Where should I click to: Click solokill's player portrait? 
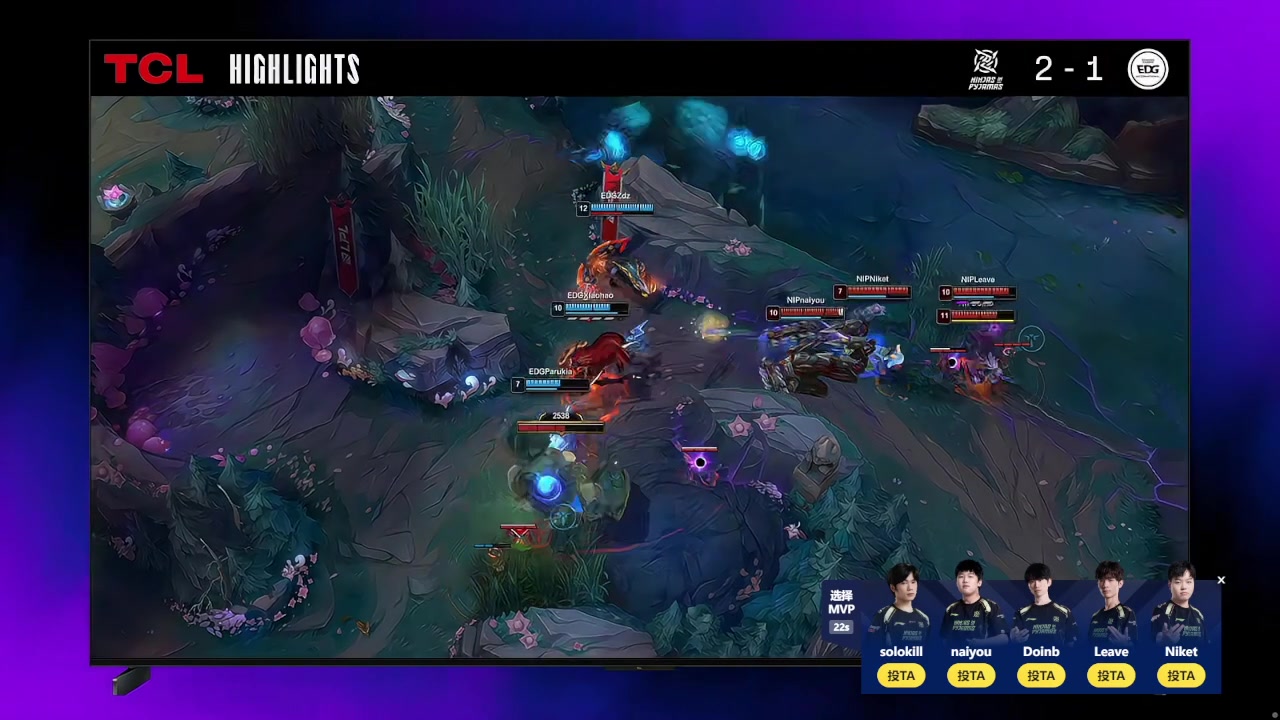(901, 603)
